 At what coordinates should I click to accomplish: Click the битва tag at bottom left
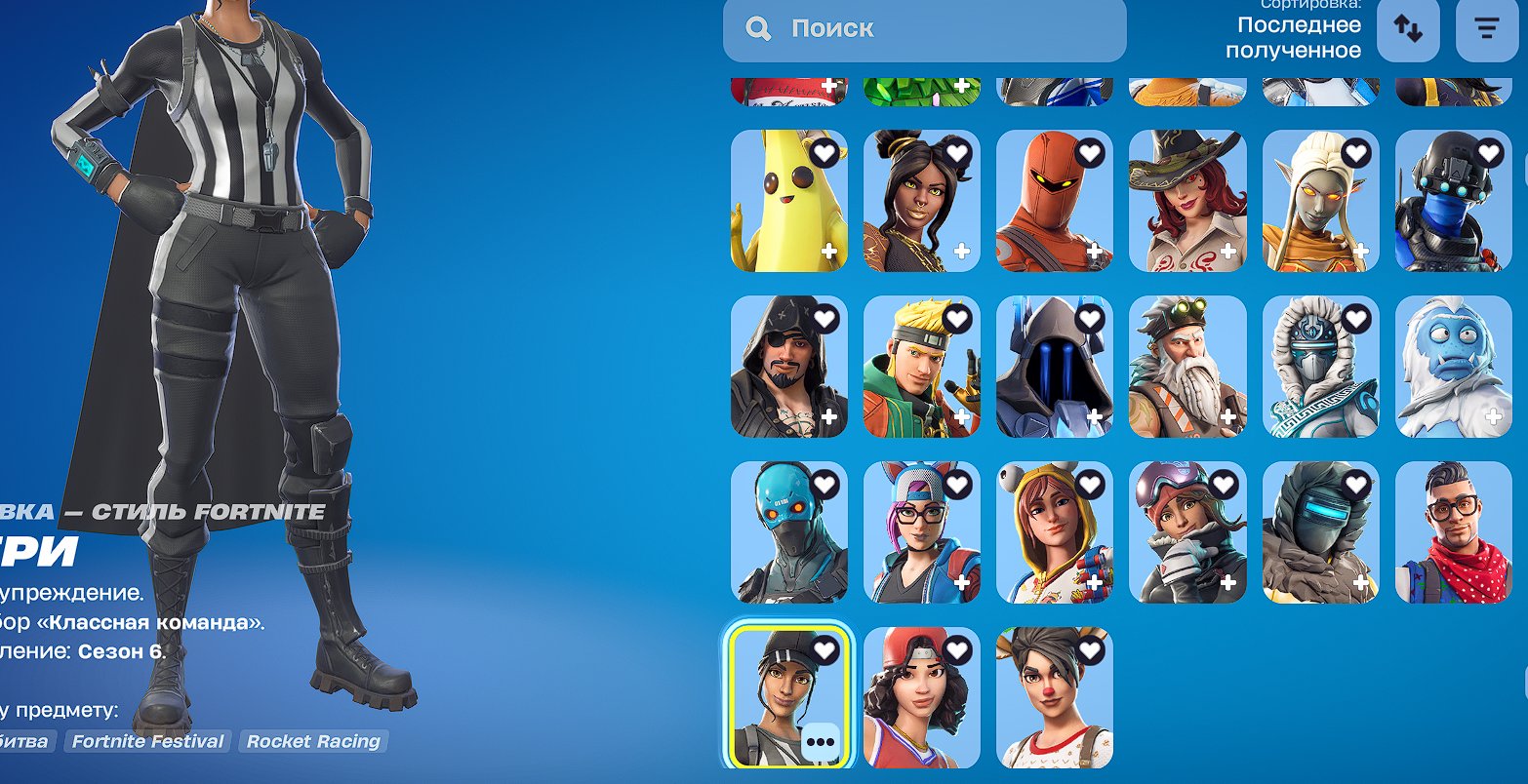(21, 741)
